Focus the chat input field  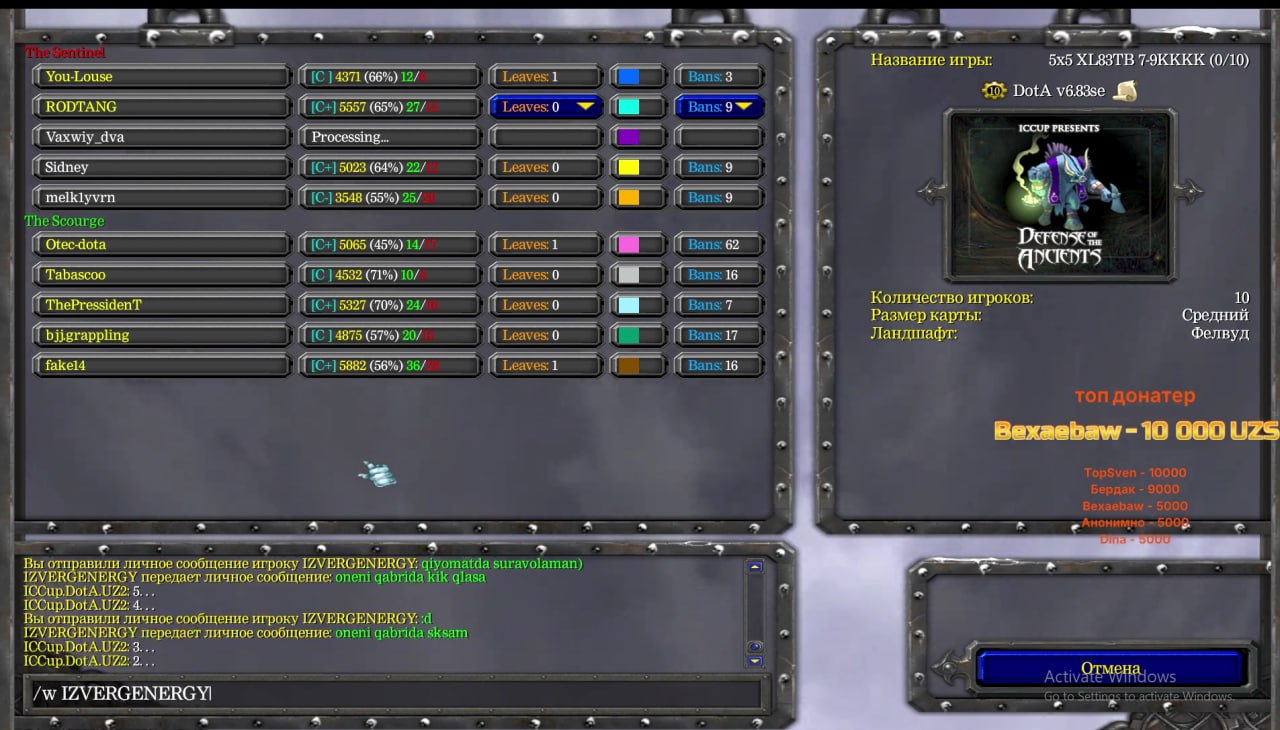pyautogui.click(x=390, y=693)
